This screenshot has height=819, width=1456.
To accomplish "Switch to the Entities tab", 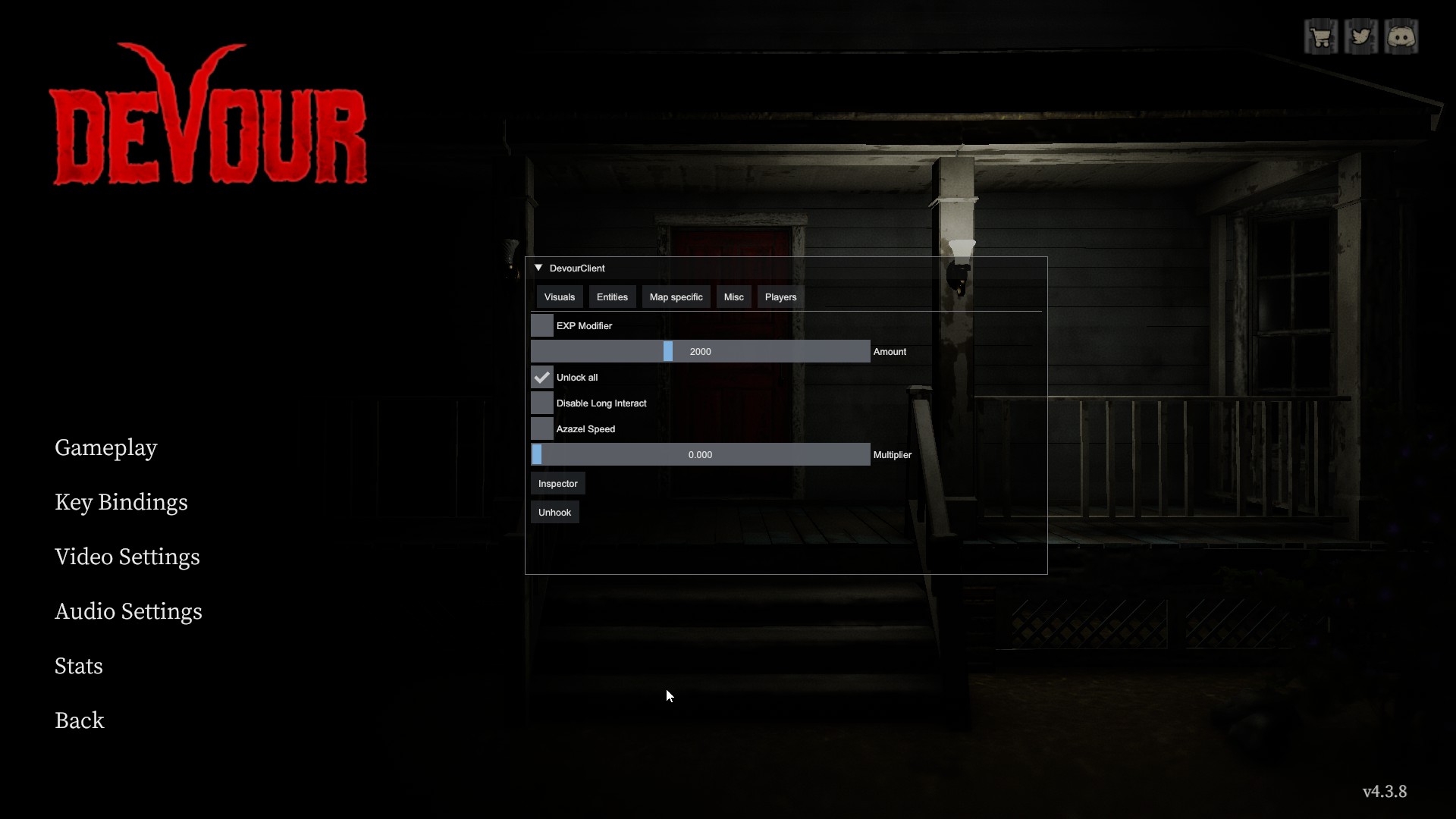I will (612, 297).
